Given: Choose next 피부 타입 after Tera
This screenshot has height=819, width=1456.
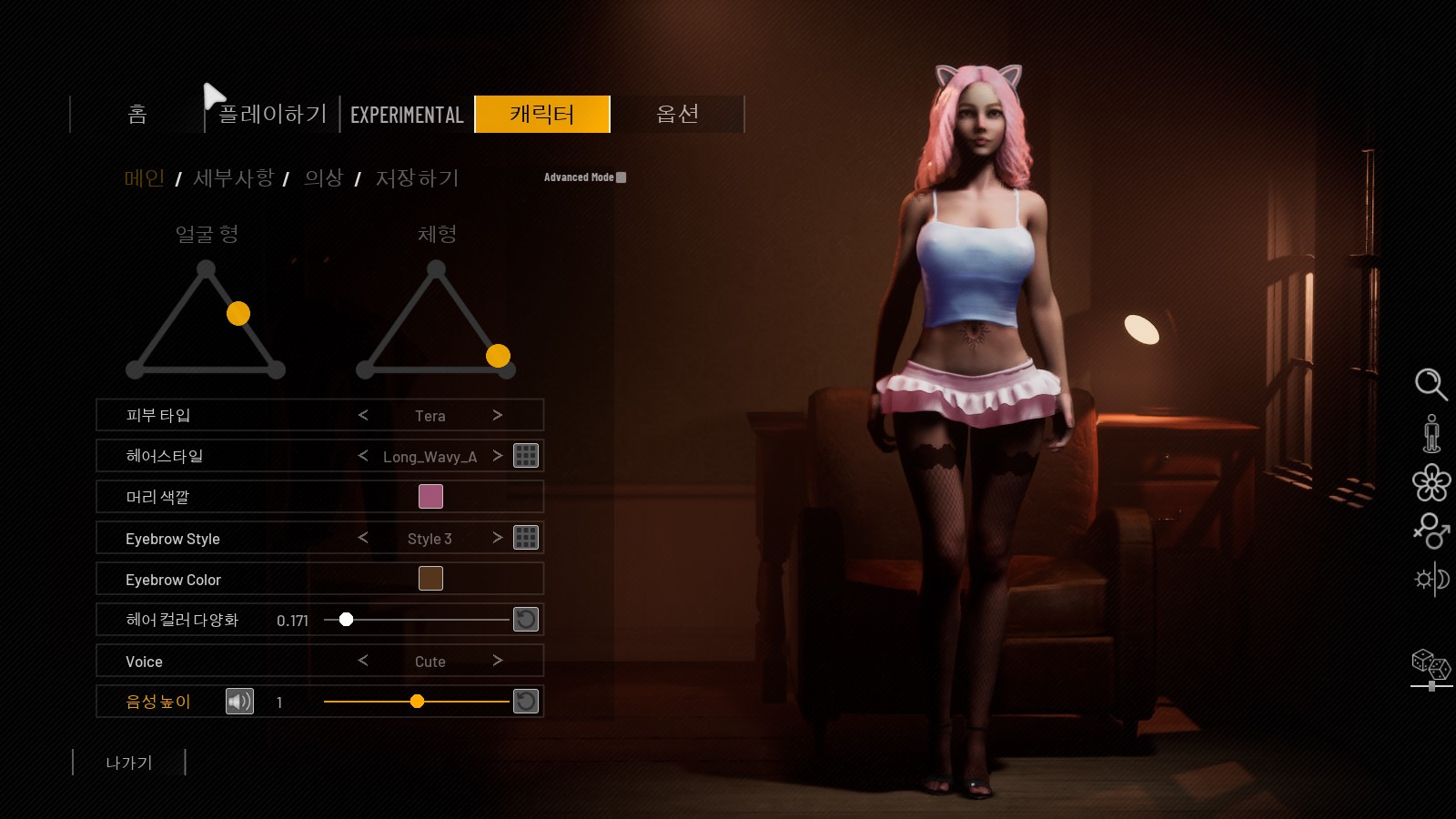Looking at the screenshot, I should pyautogui.click(x=497, y=415).
